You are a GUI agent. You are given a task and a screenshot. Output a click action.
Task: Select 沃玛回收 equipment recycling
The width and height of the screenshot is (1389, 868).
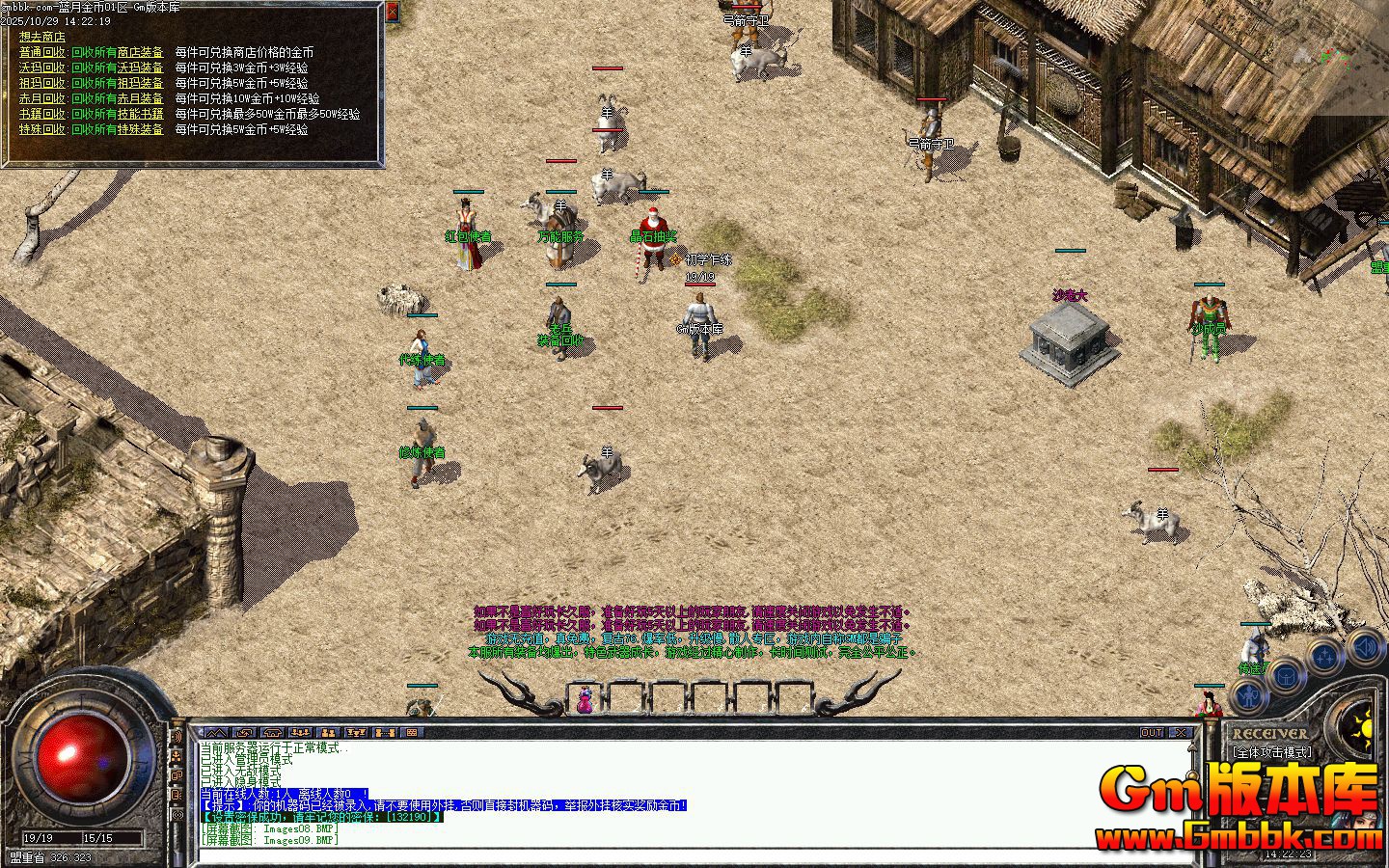coord(42,68)
